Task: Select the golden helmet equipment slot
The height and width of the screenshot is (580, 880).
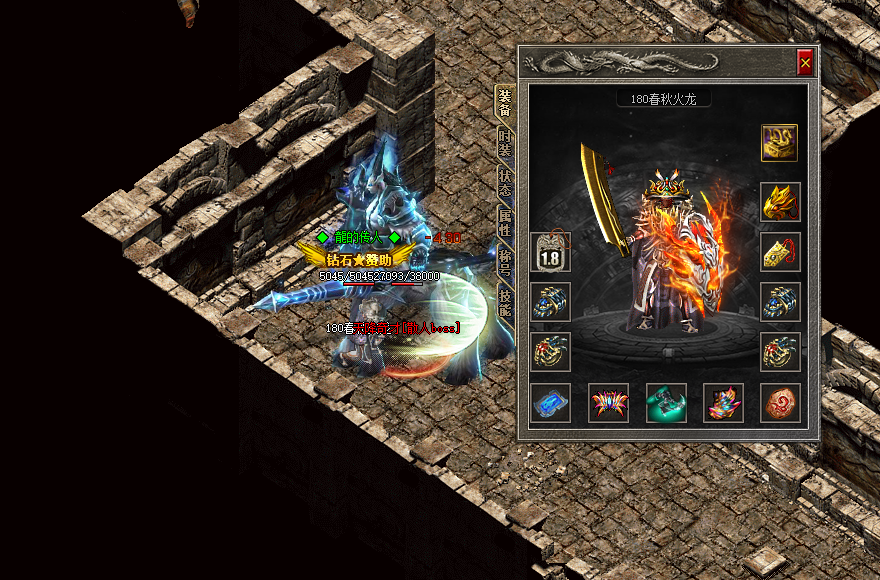Action: [780, 202]
